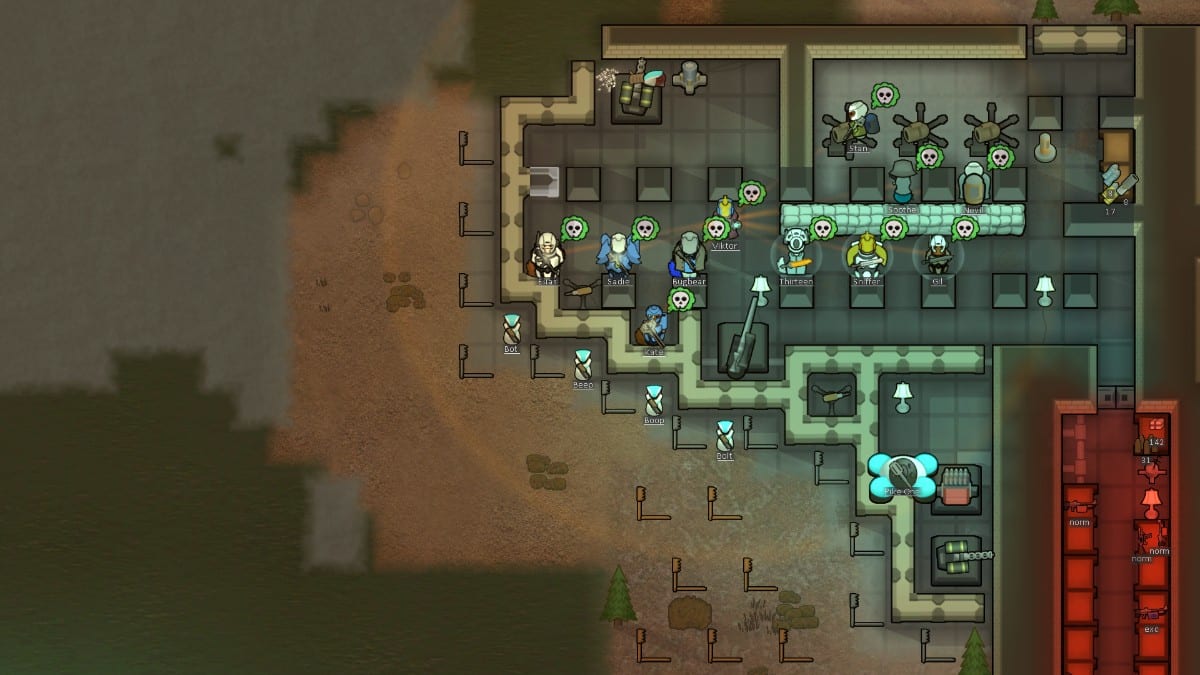Select the colonist named Thirteen
Image resolution: width=1200 pixels, height=675 pixels.
tap(796, 255)
